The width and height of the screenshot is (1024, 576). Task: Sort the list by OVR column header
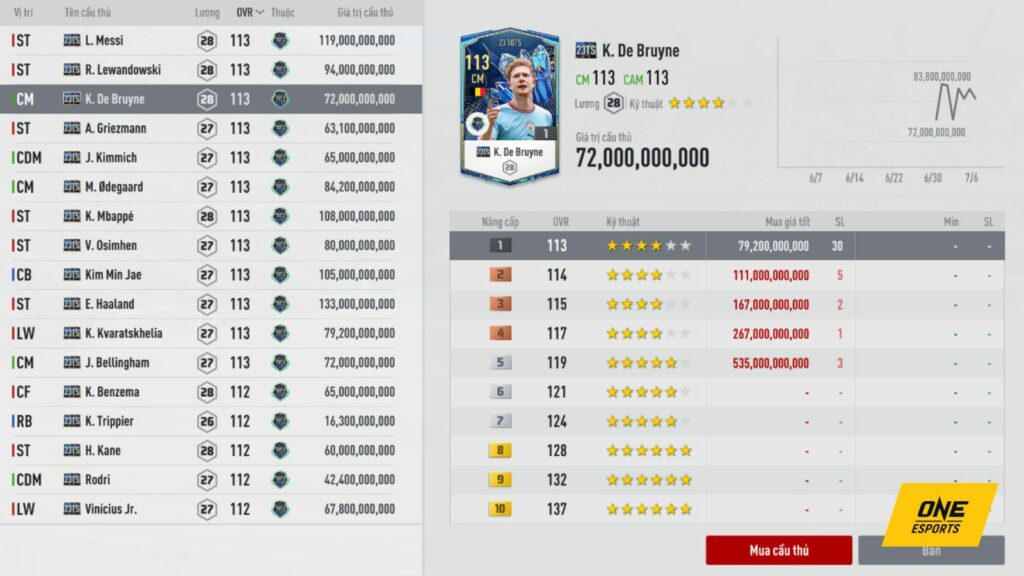248,13
